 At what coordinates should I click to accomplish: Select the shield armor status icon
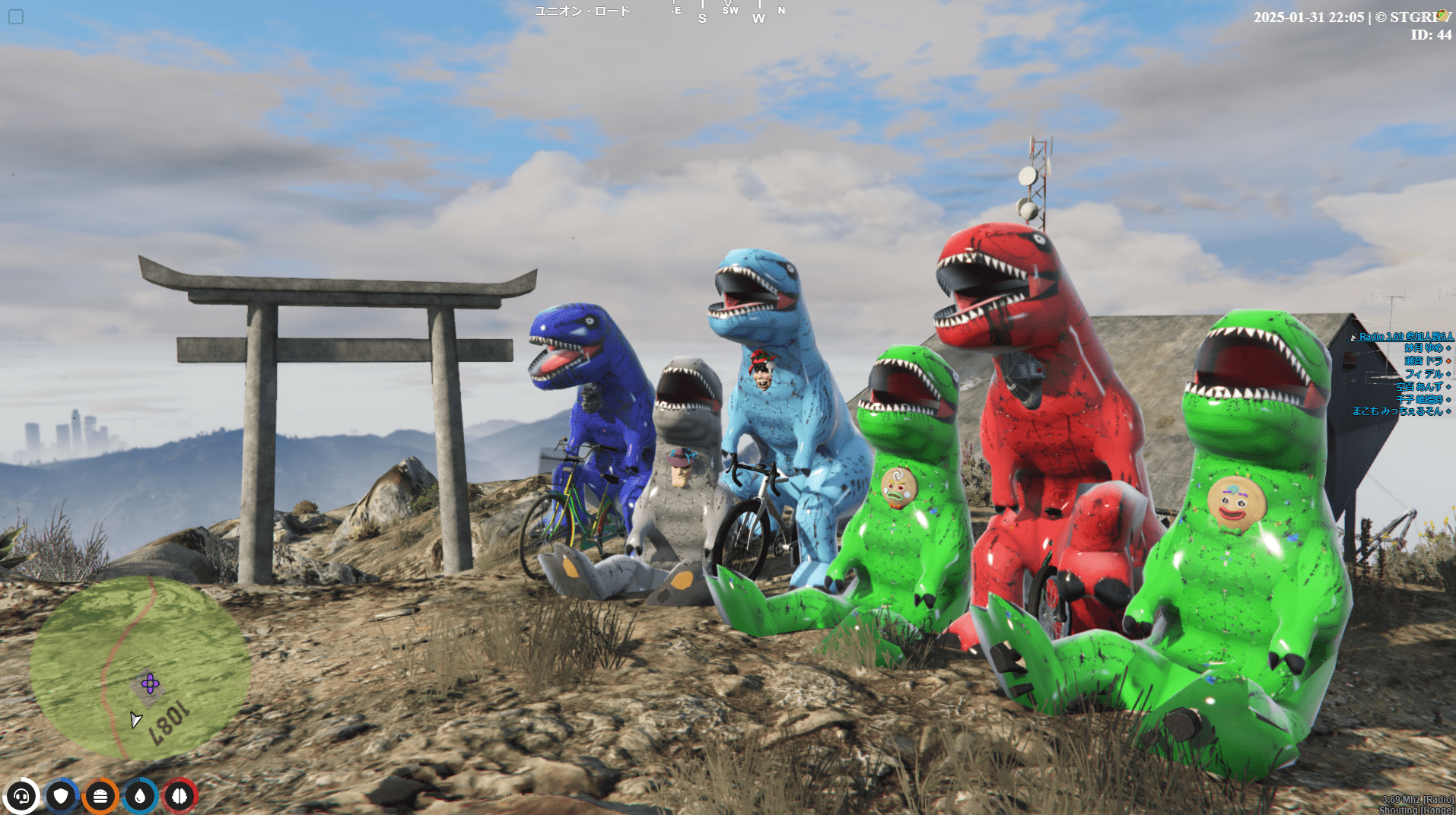click(61, 796)
